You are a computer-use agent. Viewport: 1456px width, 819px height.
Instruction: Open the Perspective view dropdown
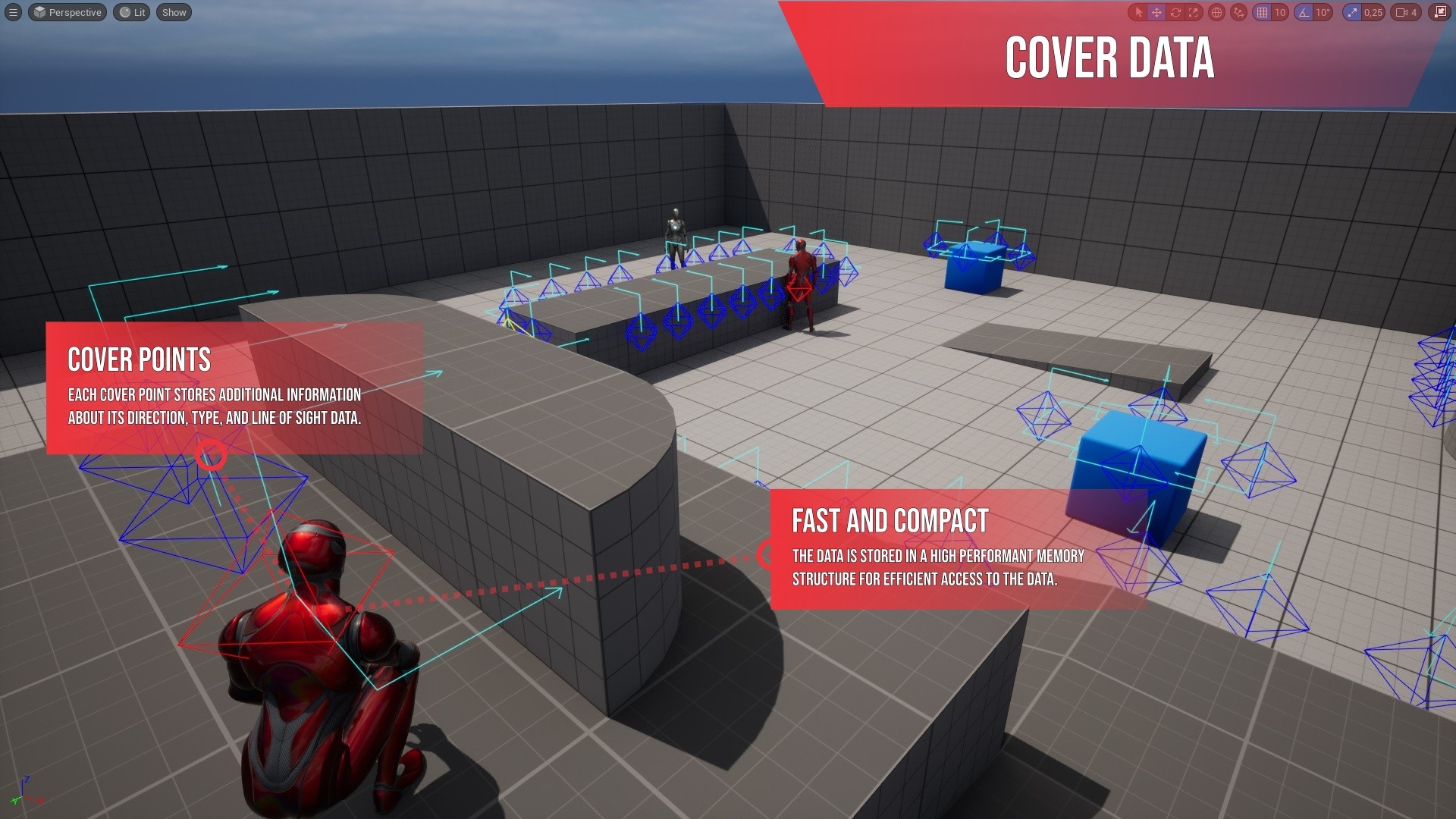(67, 12)
